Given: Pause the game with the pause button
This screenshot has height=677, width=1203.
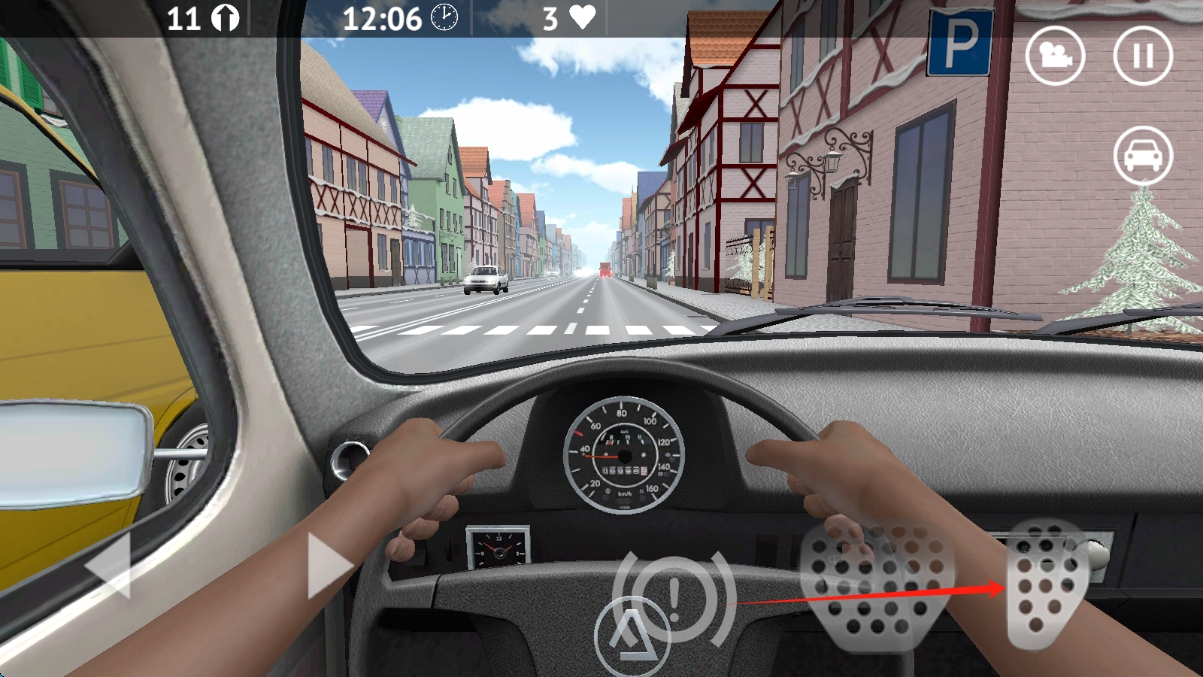Looking at the screenshot, I should click(1143, 55).
